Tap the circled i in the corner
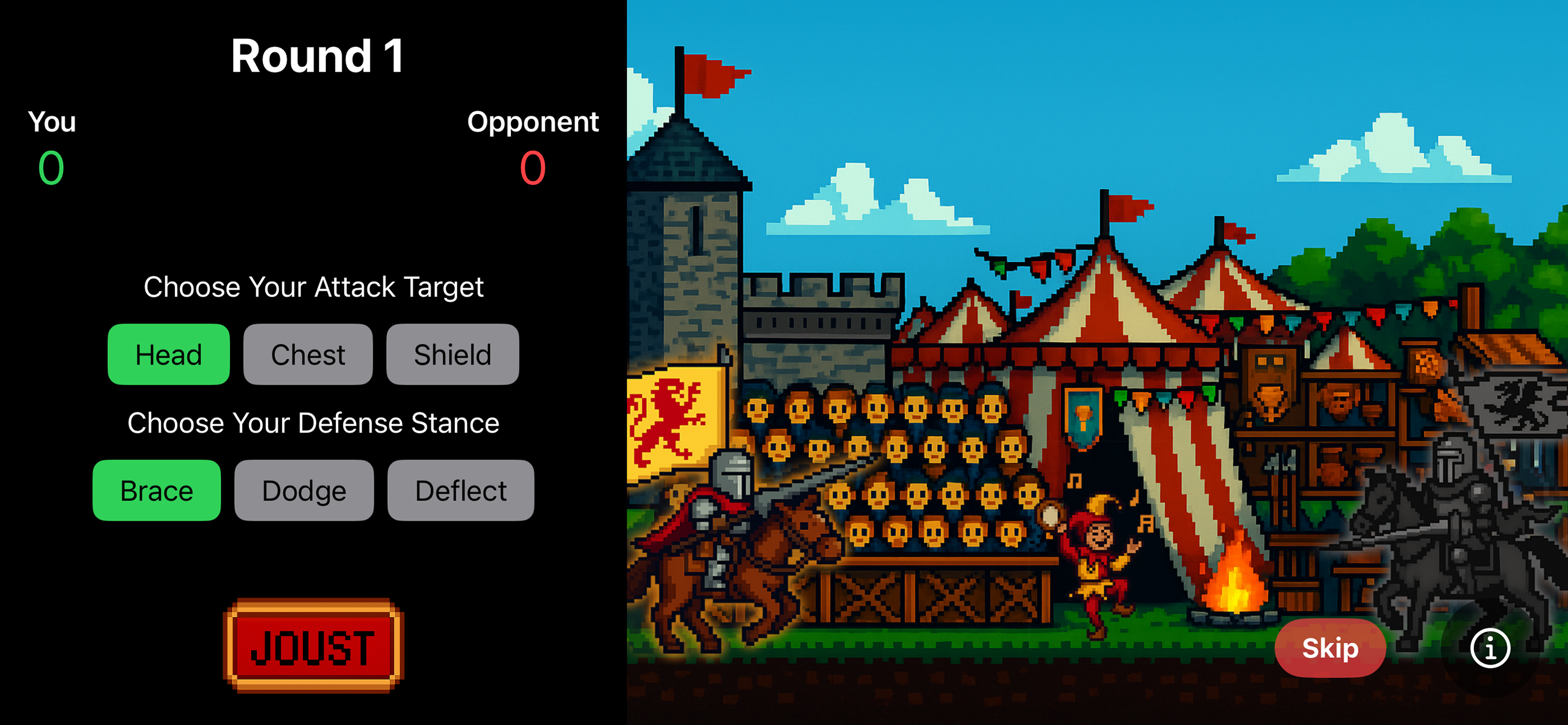 (x=1490, y=648)
